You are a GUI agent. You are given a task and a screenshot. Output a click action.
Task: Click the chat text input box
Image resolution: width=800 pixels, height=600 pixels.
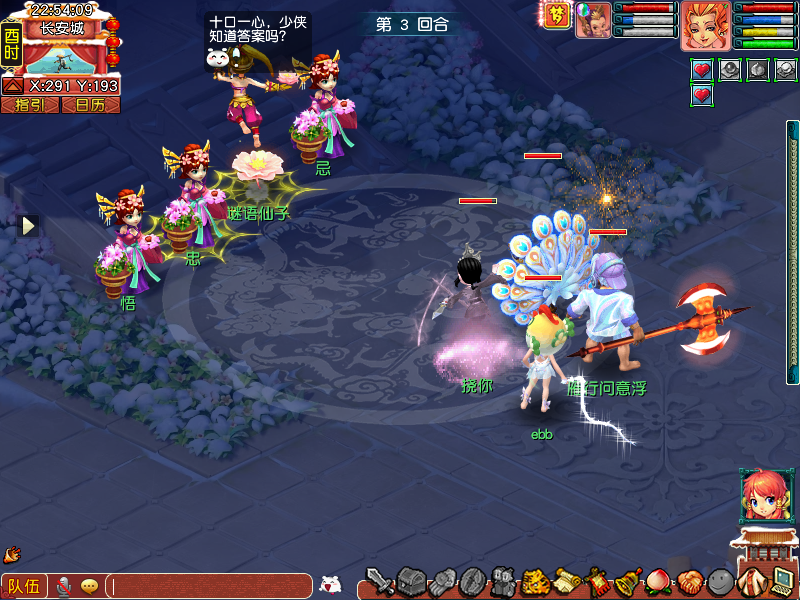point(210,586)
